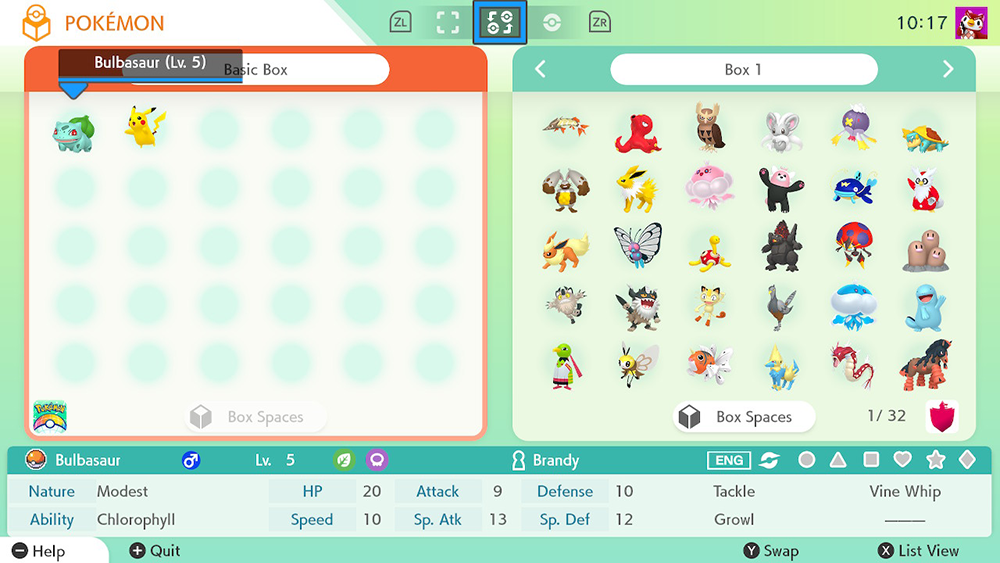Select Noctowl the owl Pokémon

[x=710, y=127]
